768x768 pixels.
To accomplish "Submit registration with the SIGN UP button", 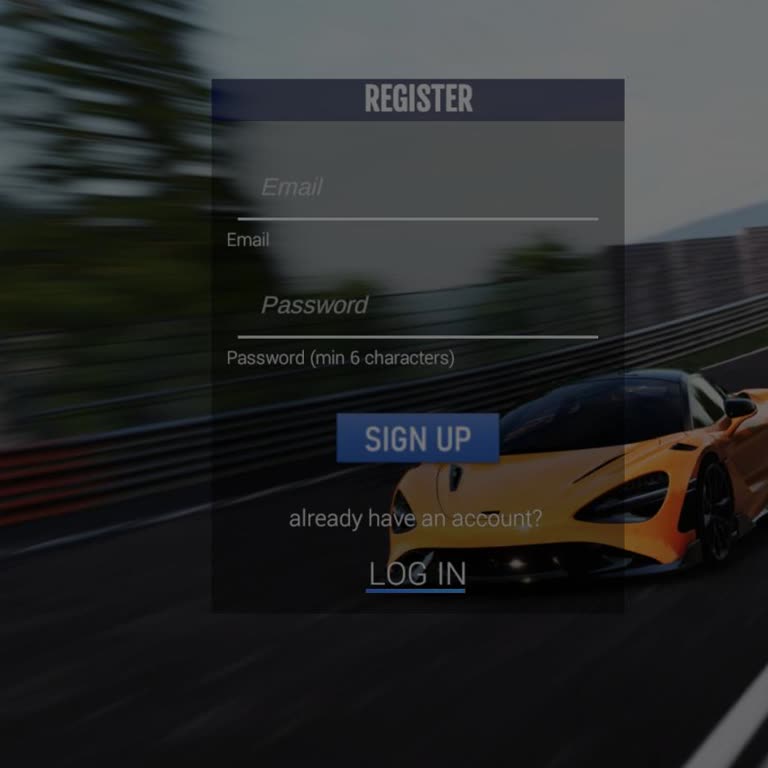I will pos(417,438).
